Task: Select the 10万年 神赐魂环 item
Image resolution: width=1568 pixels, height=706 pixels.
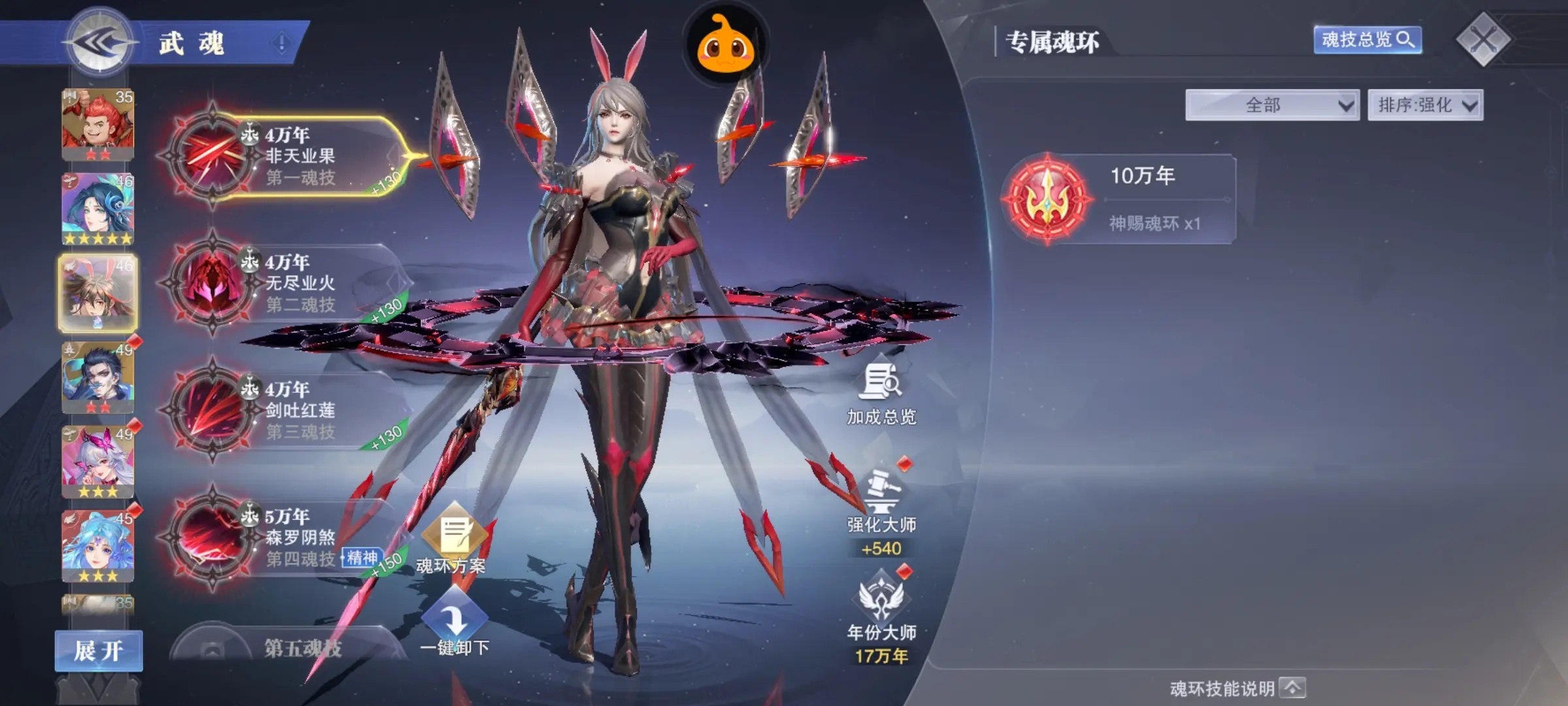Action: click(1118, 199)
